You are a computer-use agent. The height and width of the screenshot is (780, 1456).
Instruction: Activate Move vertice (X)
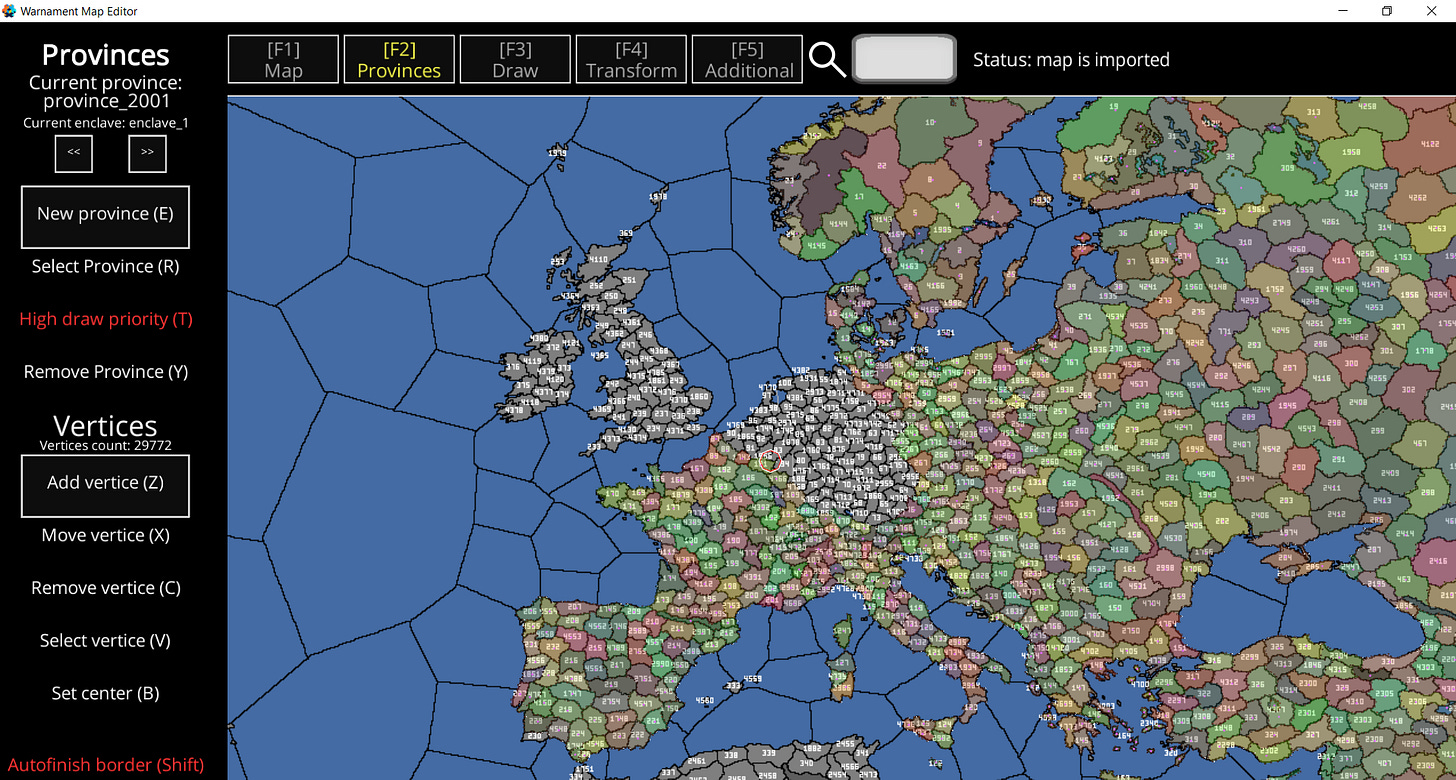tap(105, 534)
